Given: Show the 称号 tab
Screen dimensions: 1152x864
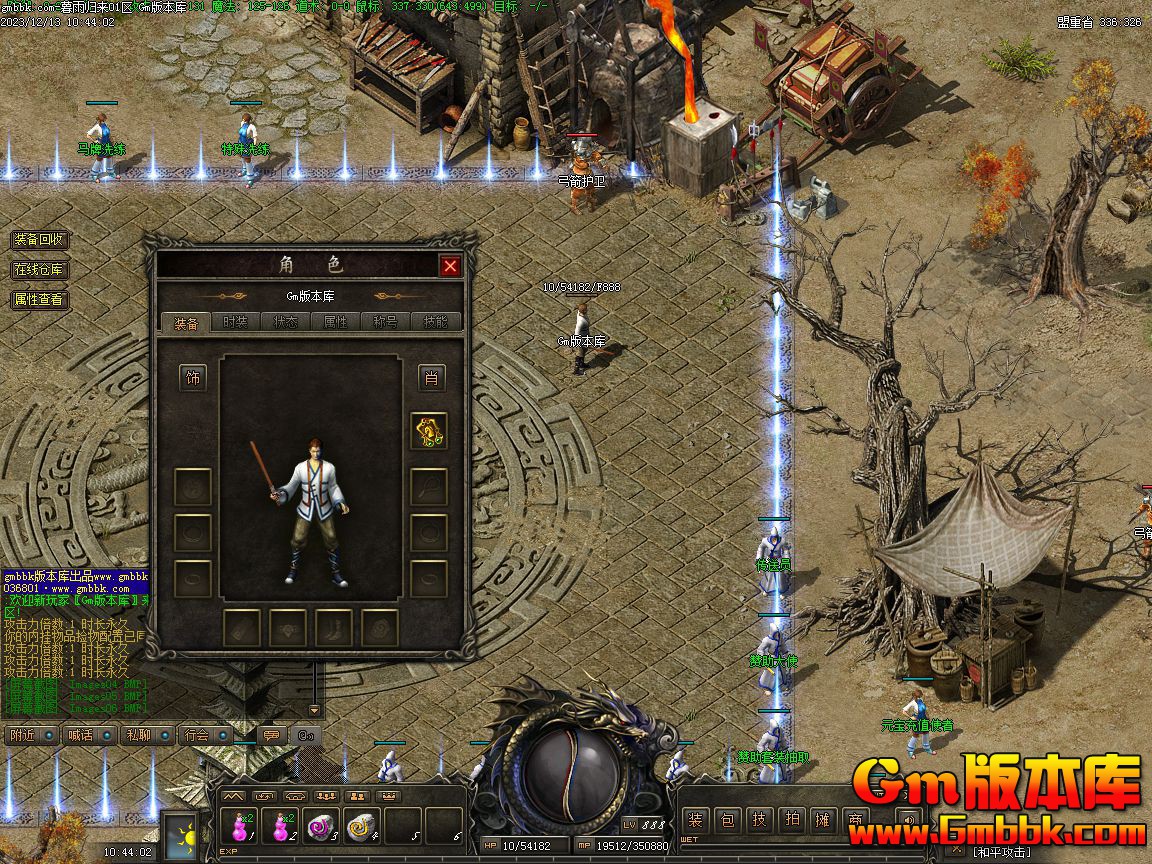Looking at the screenshot, I should click(x=386, y=322).
